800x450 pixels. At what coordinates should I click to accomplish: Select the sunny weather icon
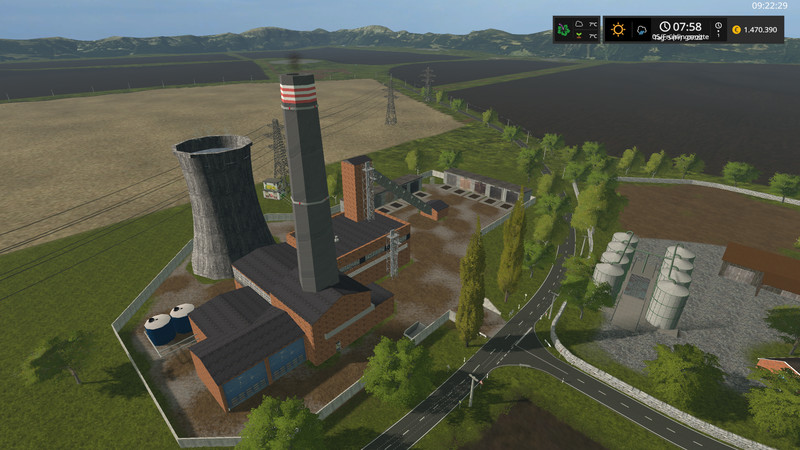618,29
